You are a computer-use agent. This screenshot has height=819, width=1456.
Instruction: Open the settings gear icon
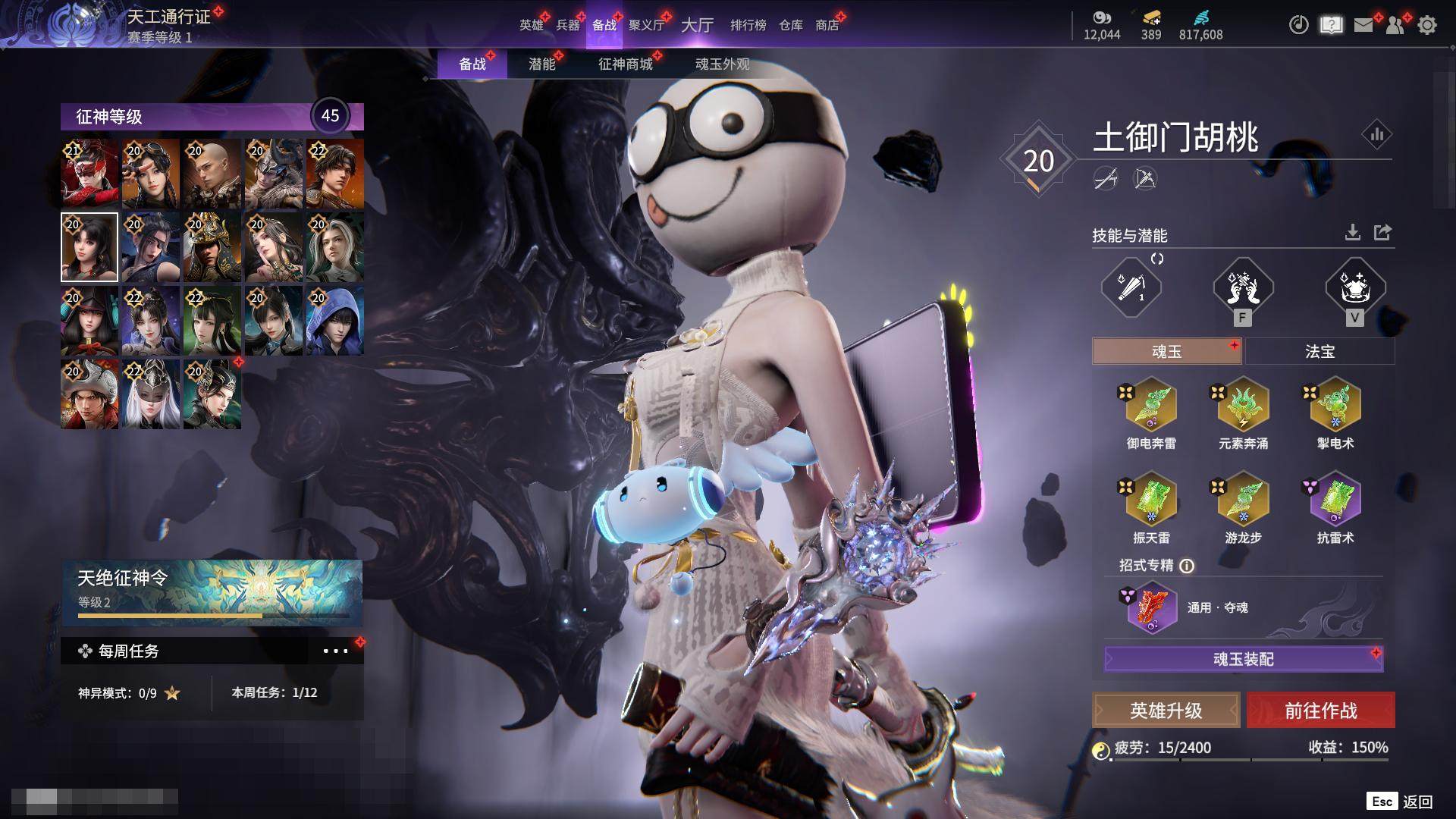click(1426, 25)
